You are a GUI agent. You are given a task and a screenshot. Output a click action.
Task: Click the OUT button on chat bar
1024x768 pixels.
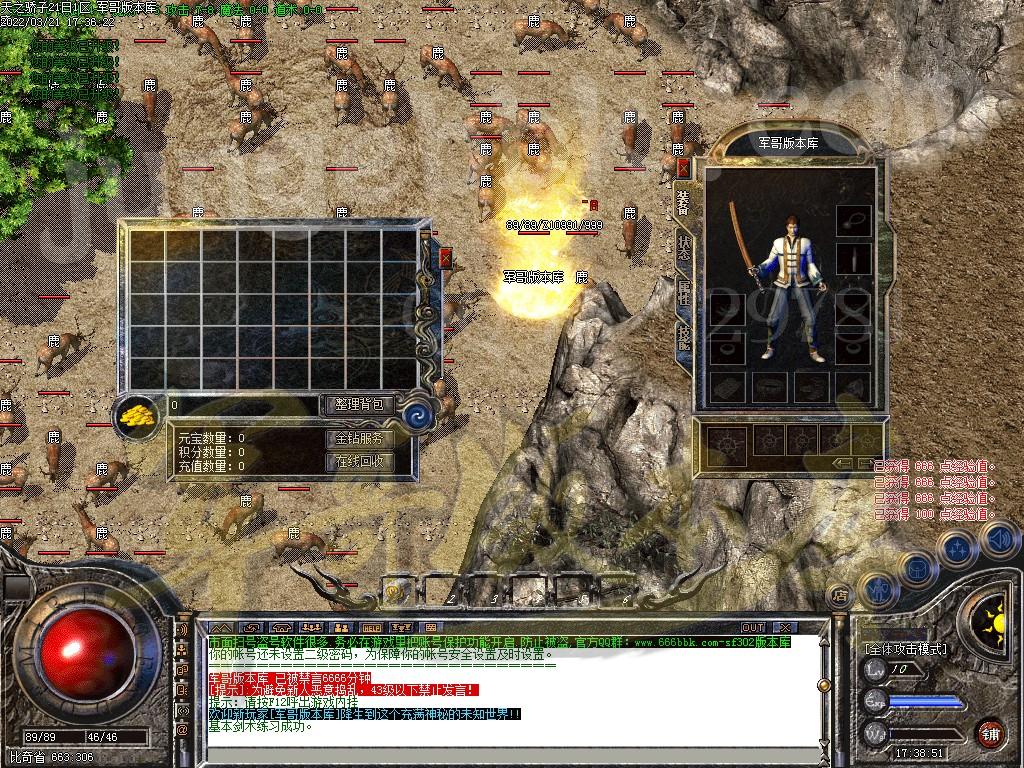752,628
